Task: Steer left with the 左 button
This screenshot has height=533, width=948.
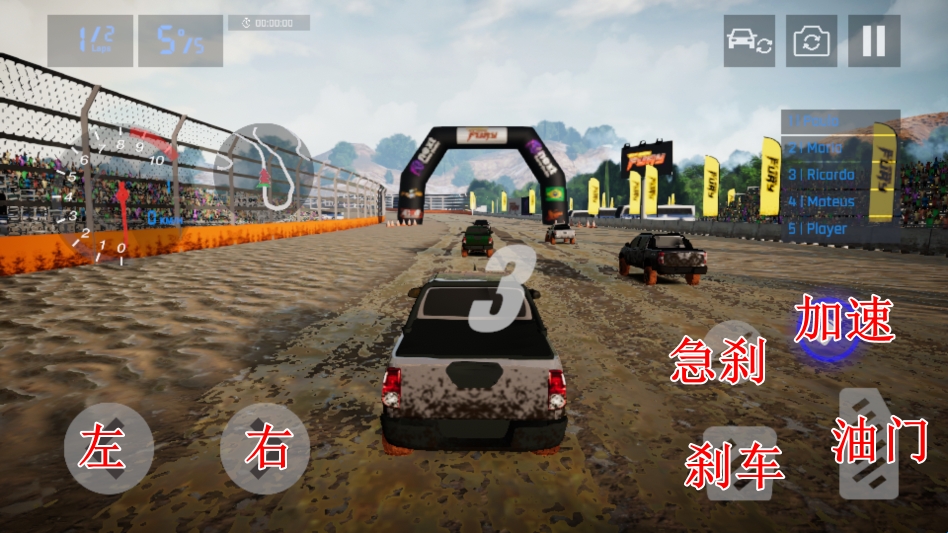Action: 109,449
